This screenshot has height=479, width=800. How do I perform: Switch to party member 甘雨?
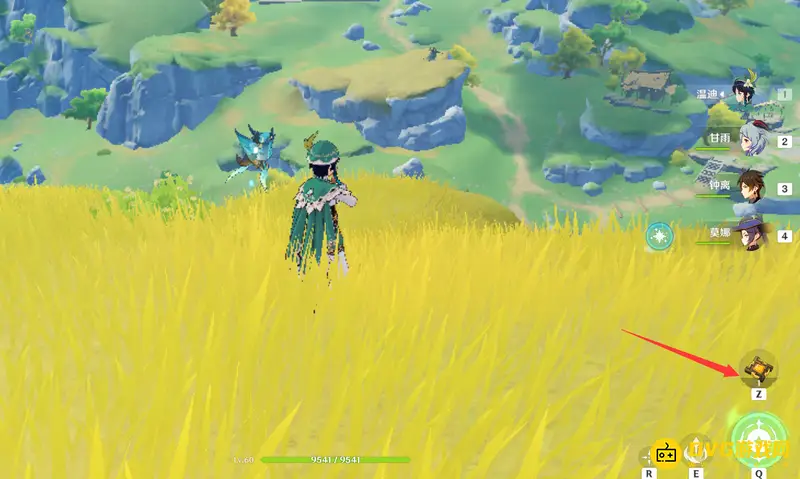[750, 141]
